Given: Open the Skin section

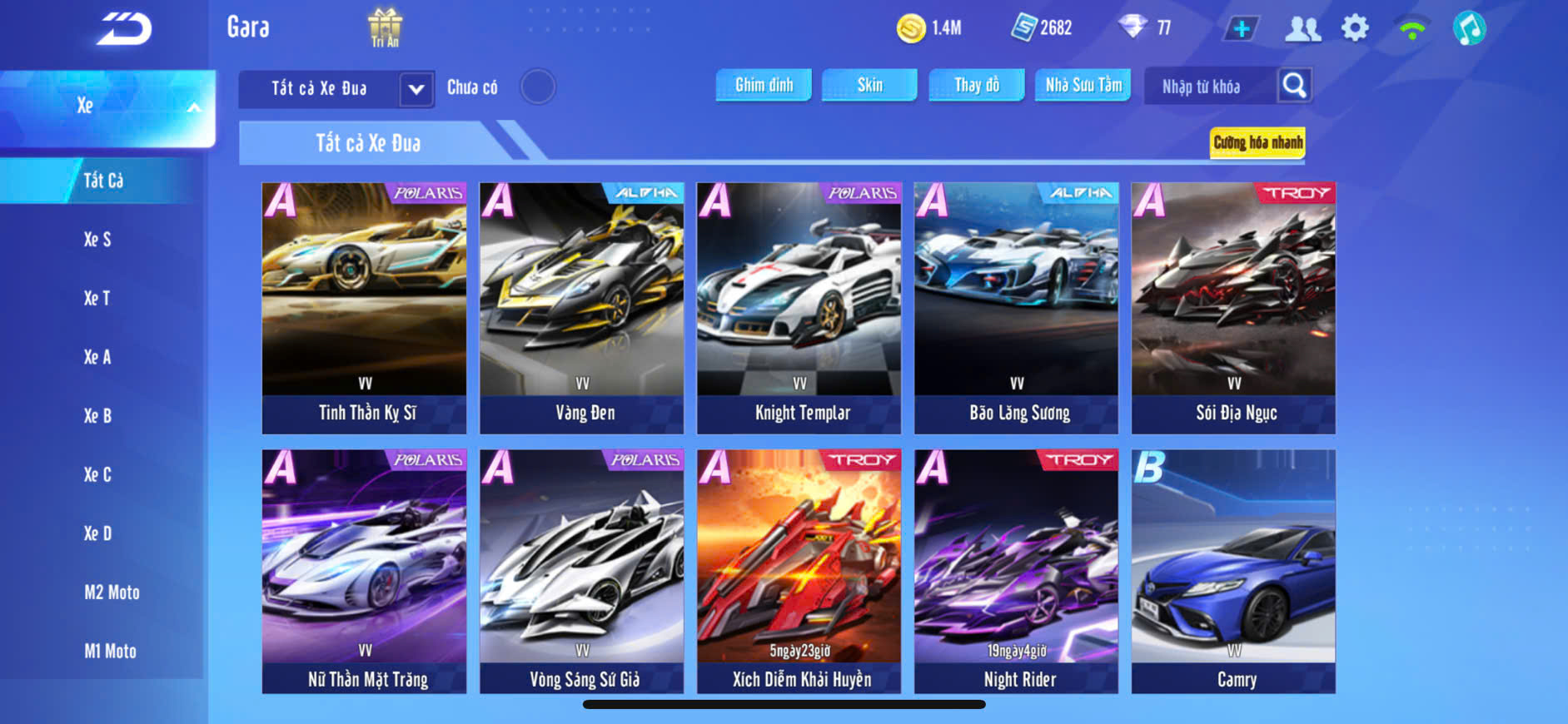Looking at the screenshot, I should coord(869,85).
